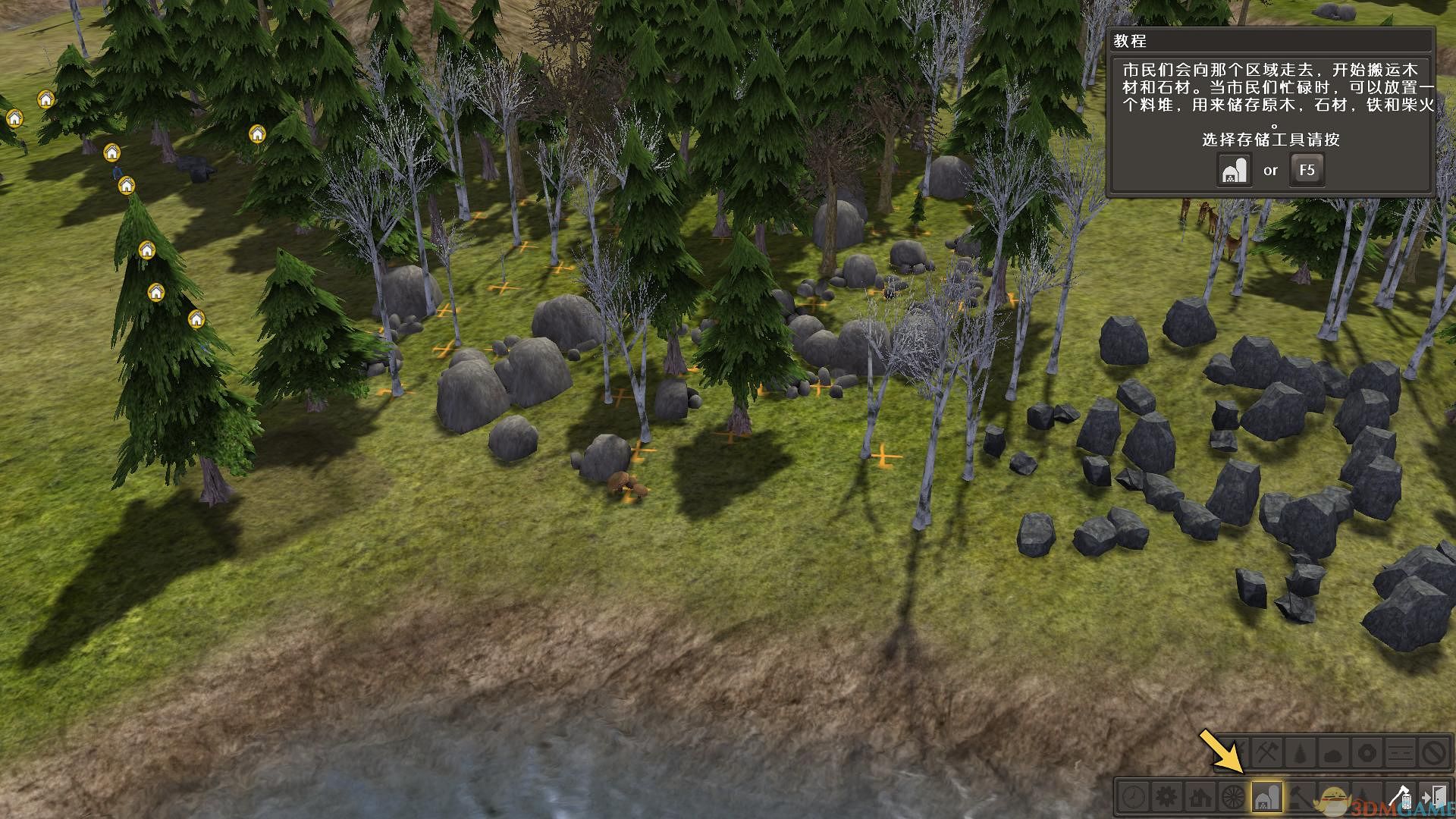Open the housing build menu
This screenshot has width=1456, height=819.
pos(1200,797)
